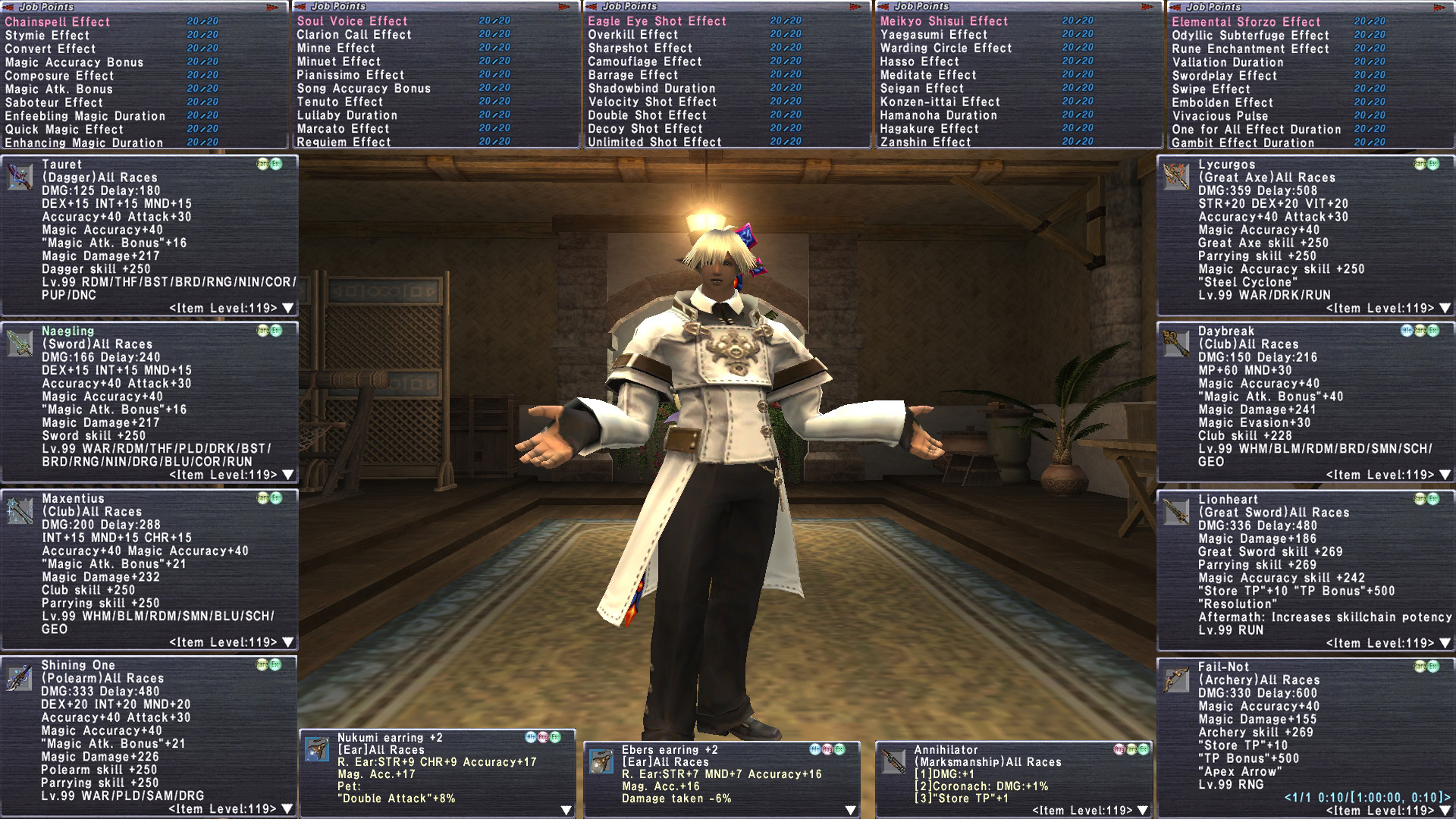Click the Lionheart great sword icon
This screenshot has width=1456, height=819.
(1176, 512)
